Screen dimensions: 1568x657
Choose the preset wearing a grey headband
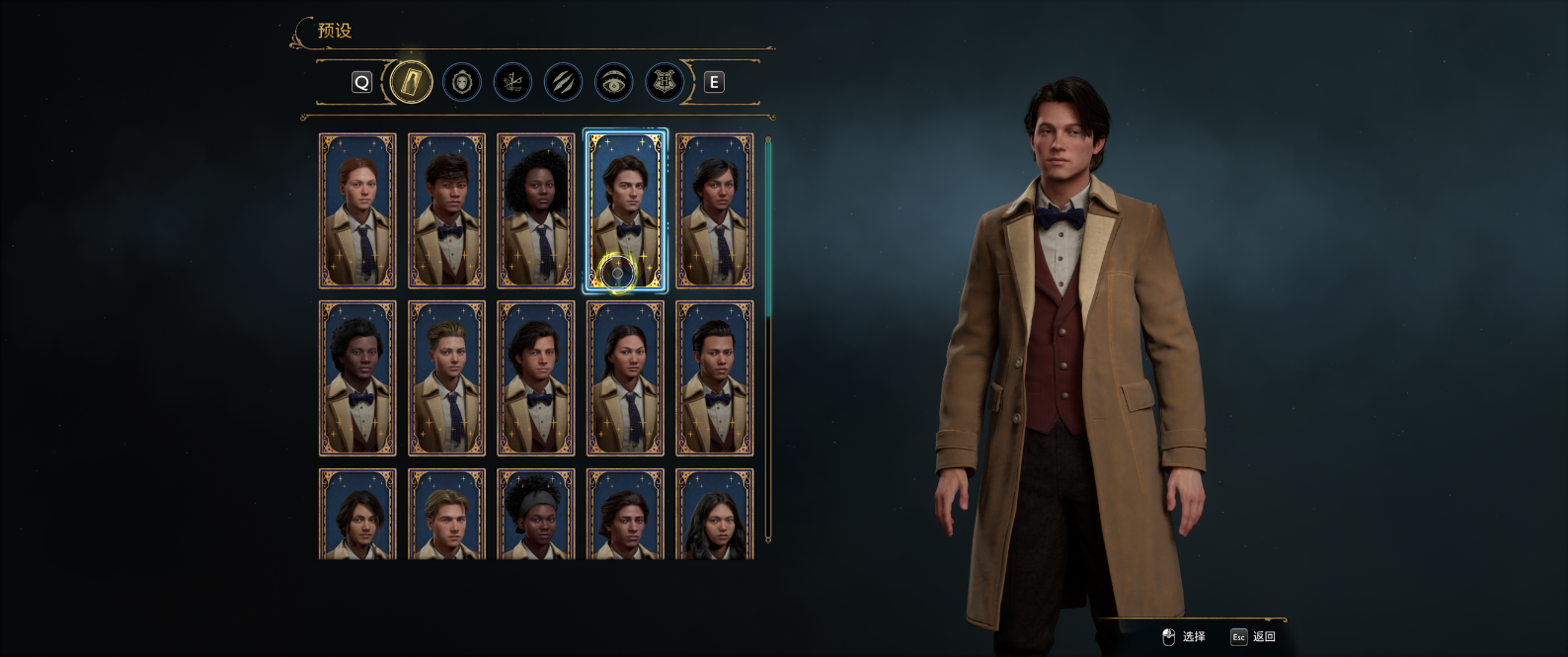pos(536,514)
